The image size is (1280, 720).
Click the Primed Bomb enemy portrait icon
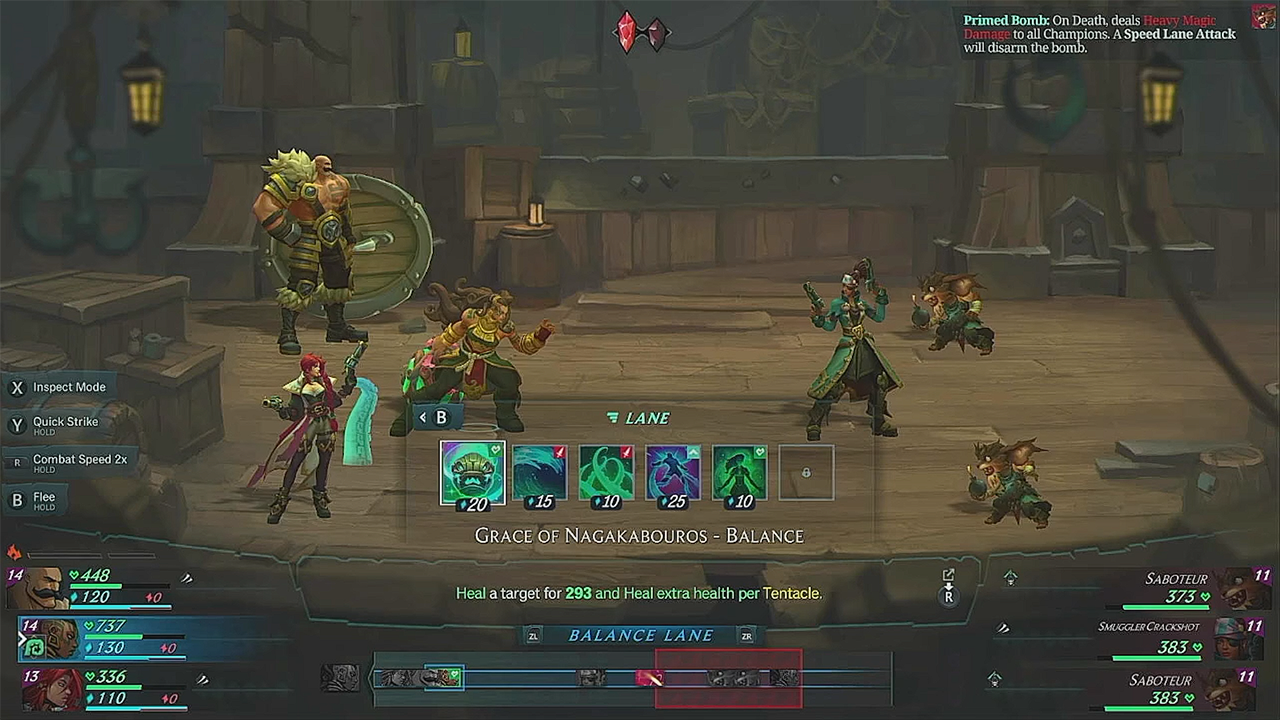point(1264,17)
